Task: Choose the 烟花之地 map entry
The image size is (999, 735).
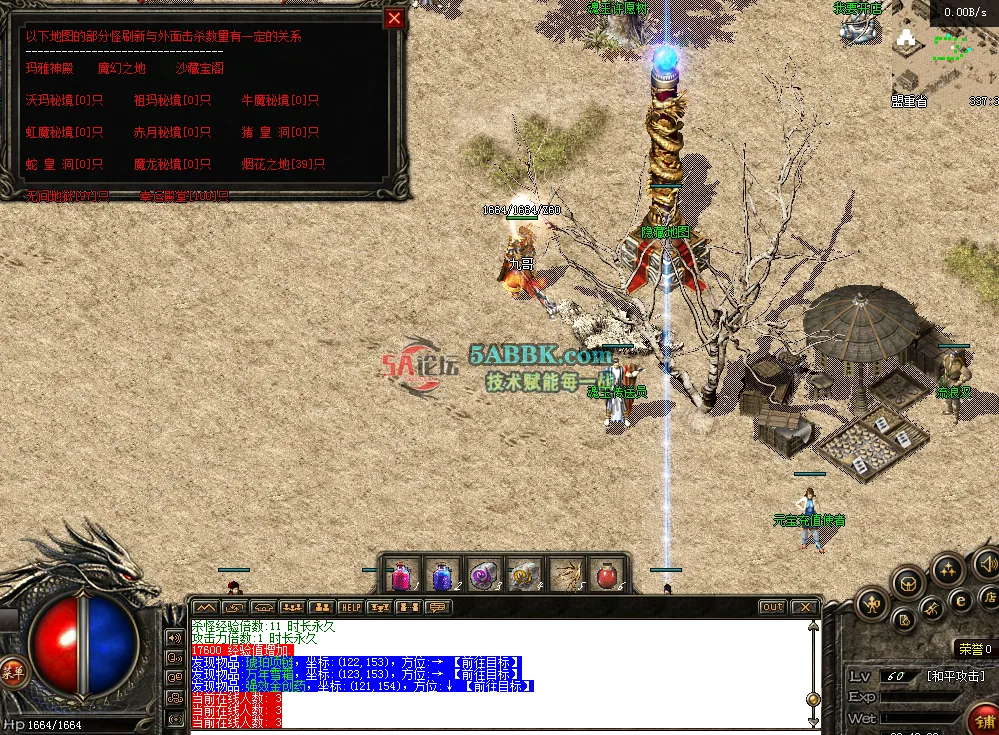Action: pyautogui.click(x=283, y=165)
